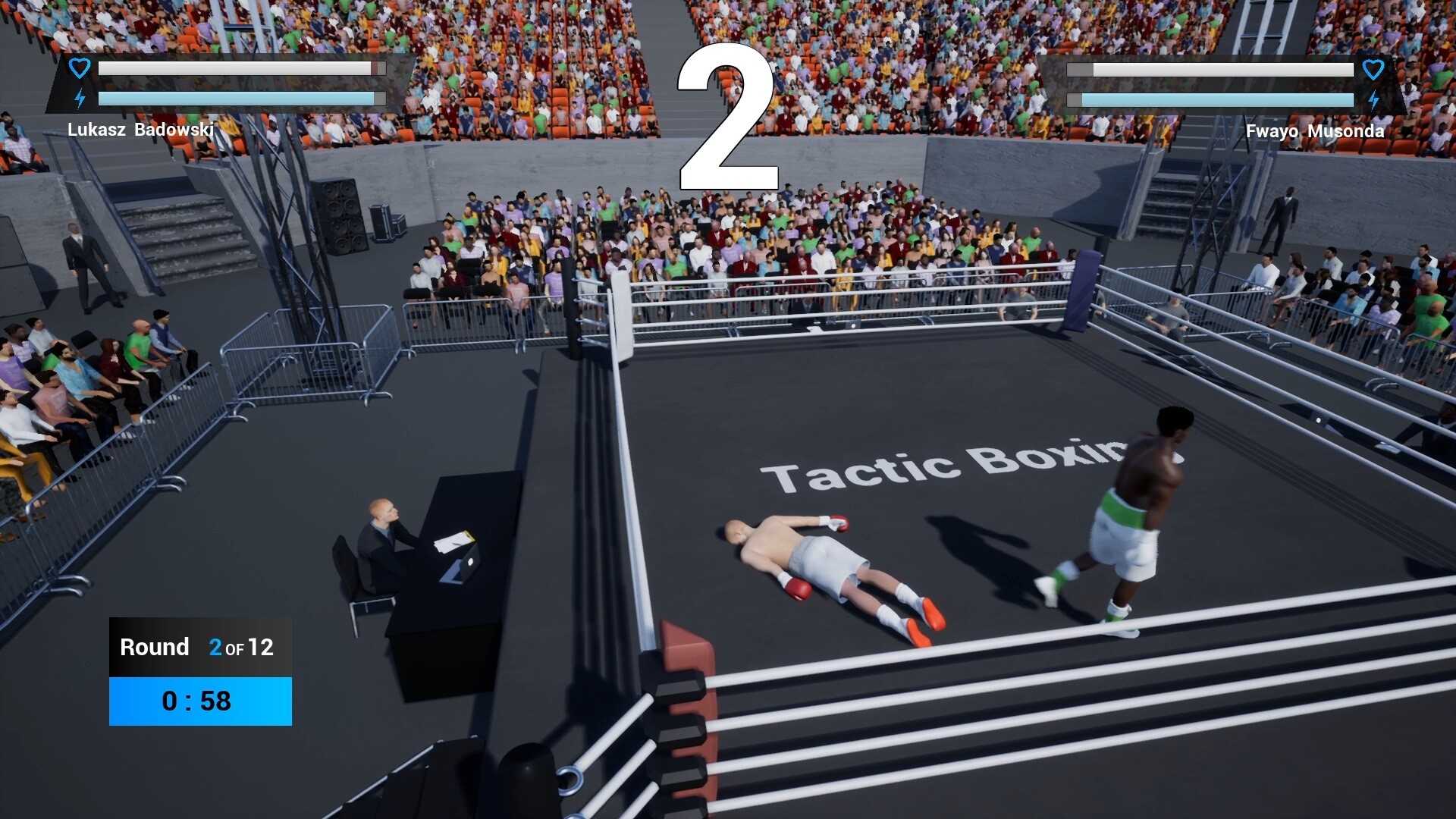Select the Lukasz Badowski name label
1456x819 pixels.
(x=140, y=128)
